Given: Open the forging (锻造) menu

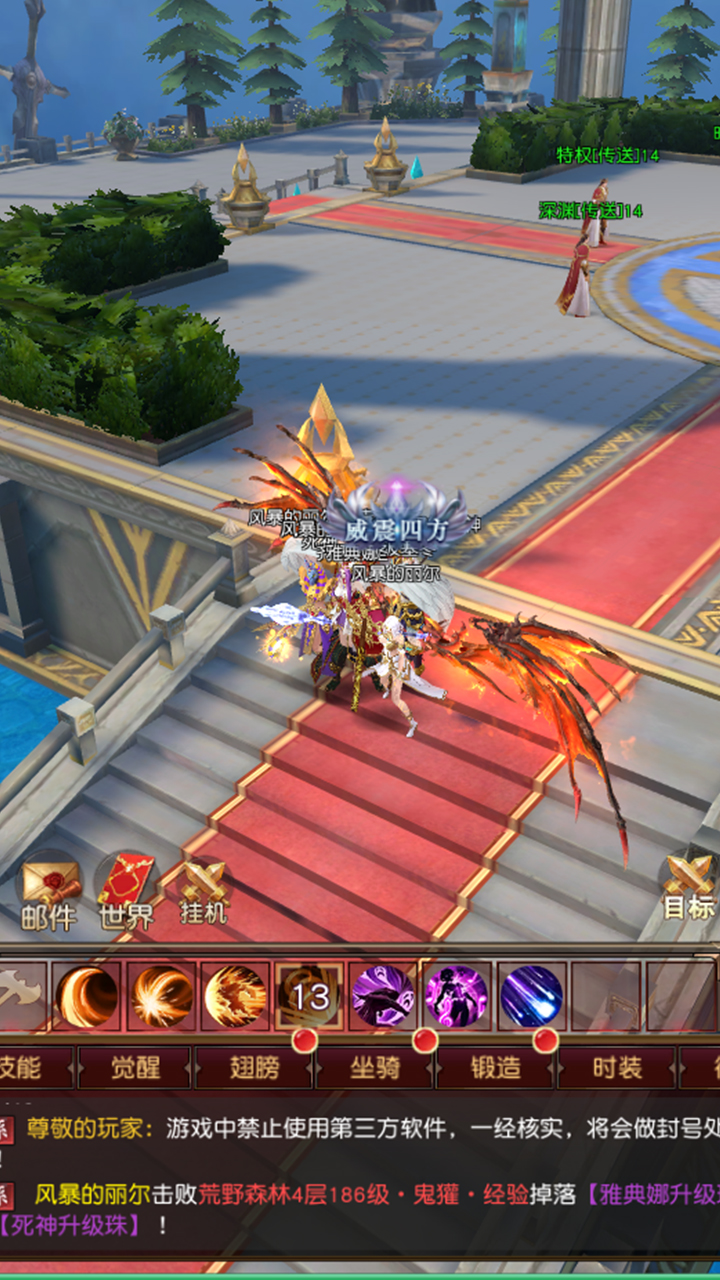Looking at the screenshot, I should click(x=495, y=1067).
